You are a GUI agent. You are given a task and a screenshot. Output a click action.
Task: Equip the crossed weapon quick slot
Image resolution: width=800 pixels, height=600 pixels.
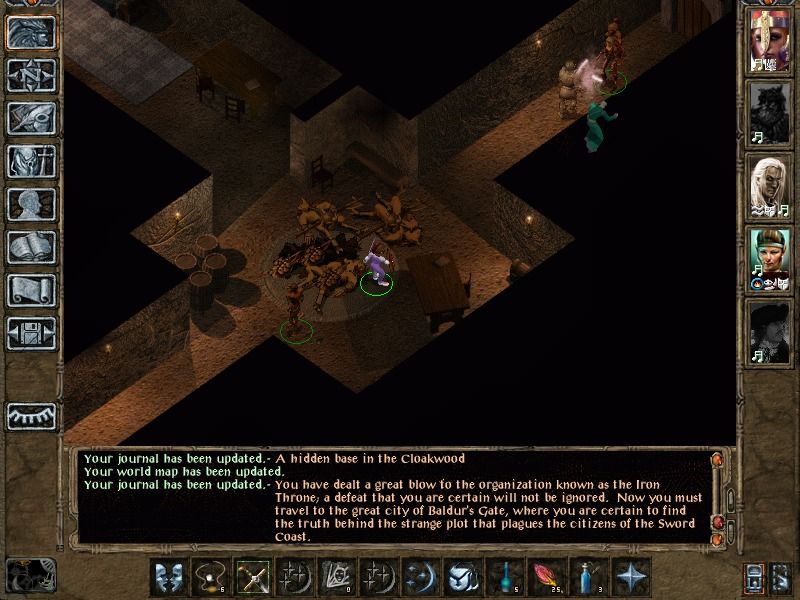click(x=251, y=577)
